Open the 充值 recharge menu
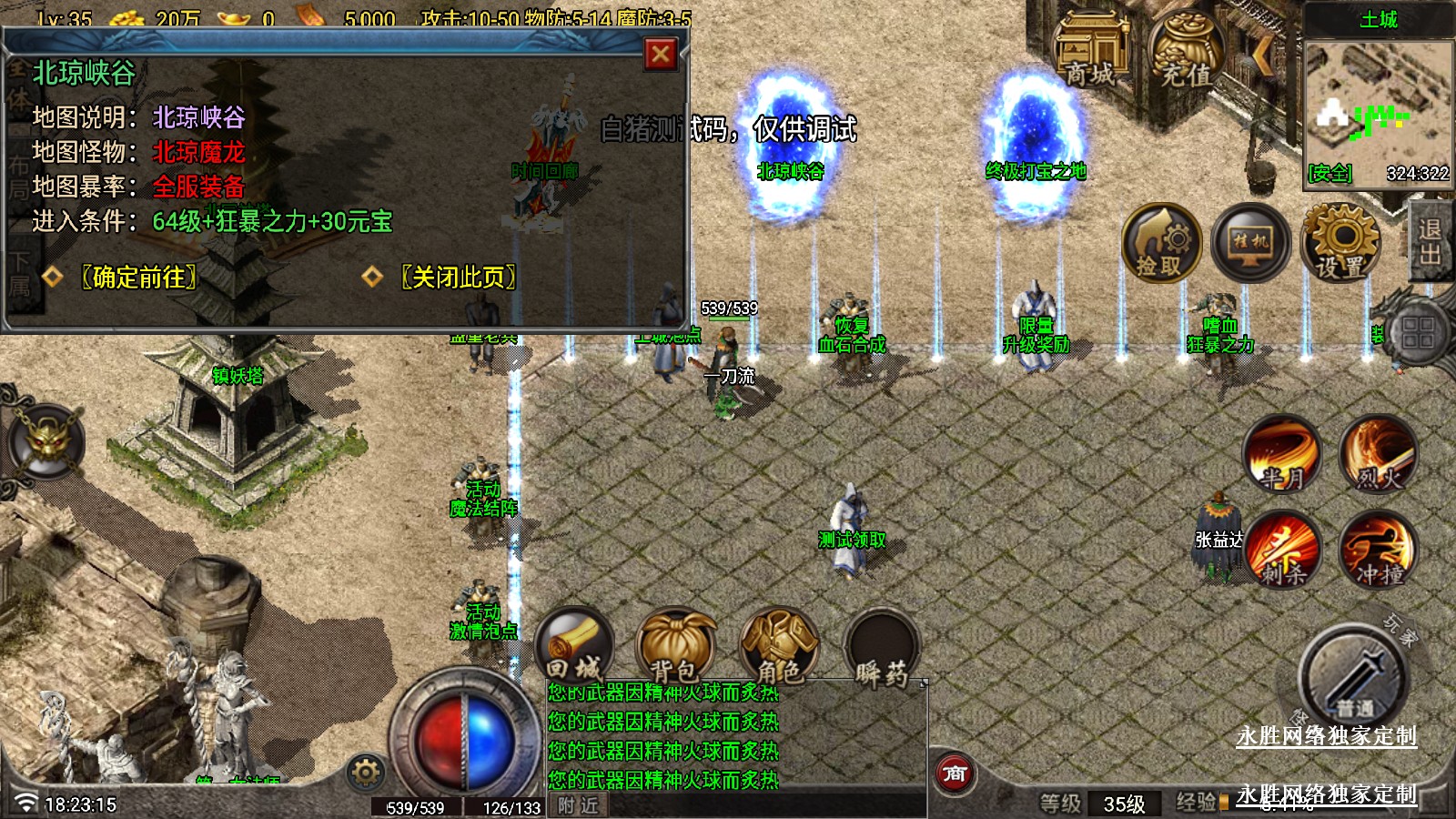The height and width of the screenshot is (819, 1456). 1187,52
